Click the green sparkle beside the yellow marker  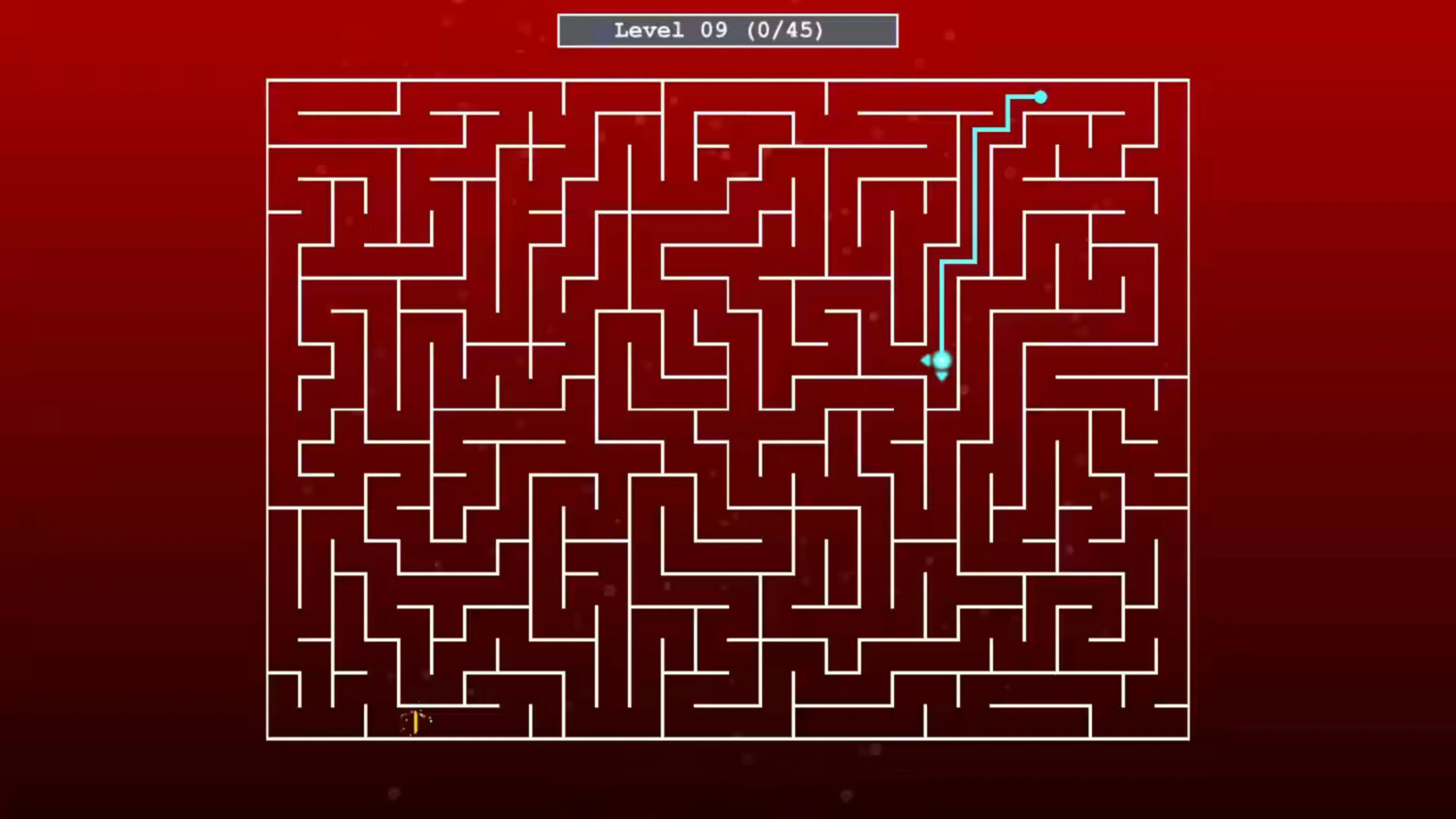click(x=421, y=715)
